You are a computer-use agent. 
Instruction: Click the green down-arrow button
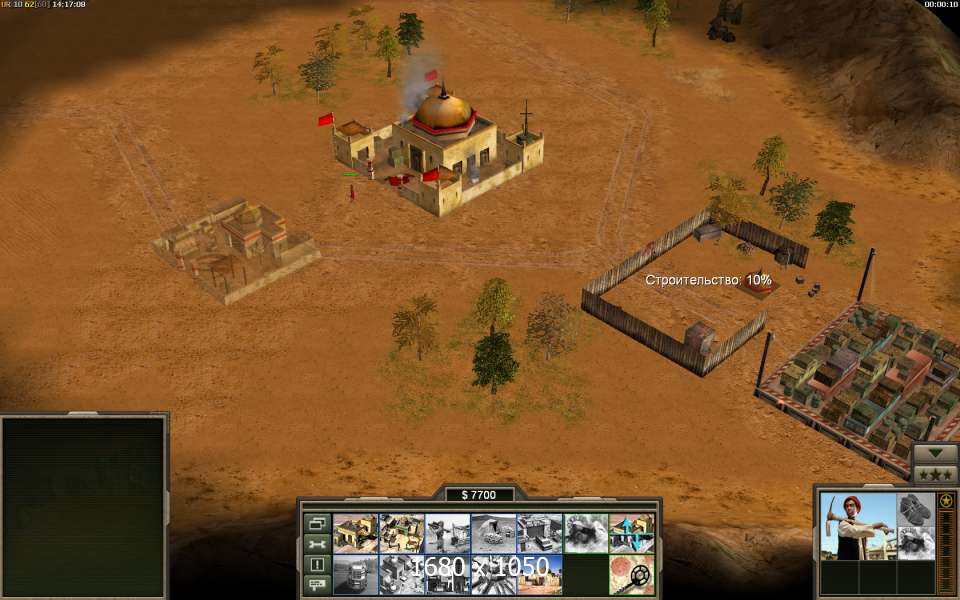pos(936,452)
